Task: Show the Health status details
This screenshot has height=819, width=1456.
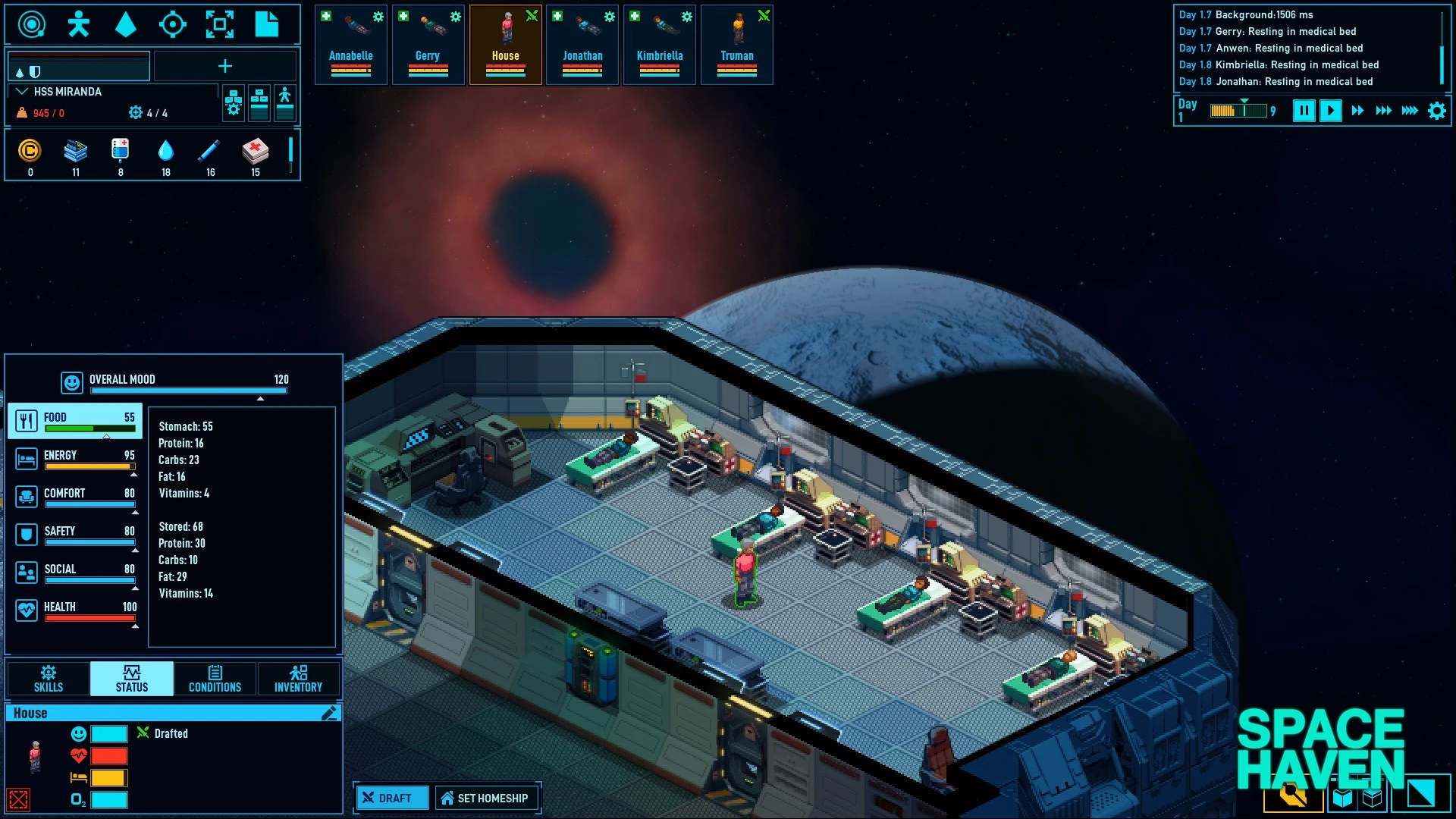Action: tap(75, 610)
